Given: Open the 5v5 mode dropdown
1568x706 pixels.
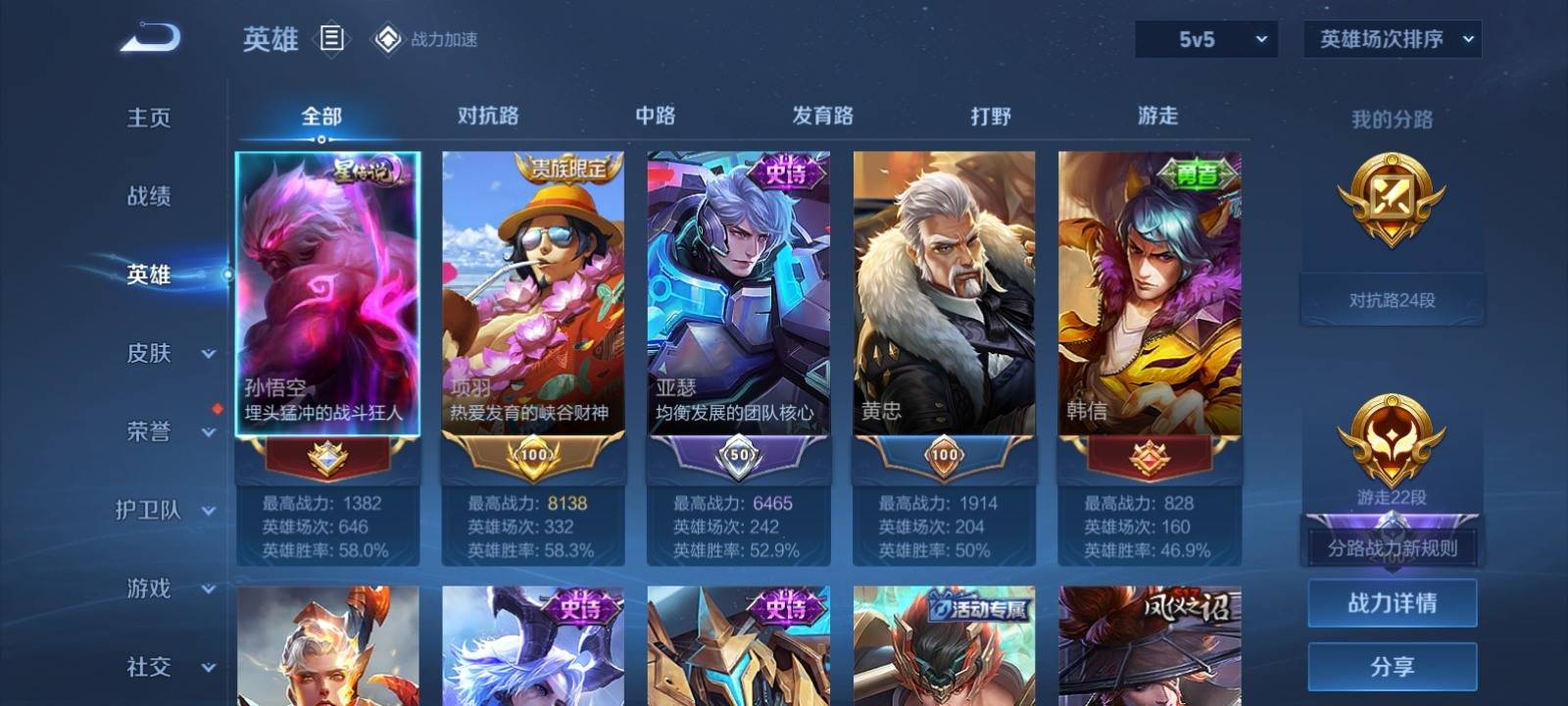Looking at the screenshot, I should (1205, 39).
